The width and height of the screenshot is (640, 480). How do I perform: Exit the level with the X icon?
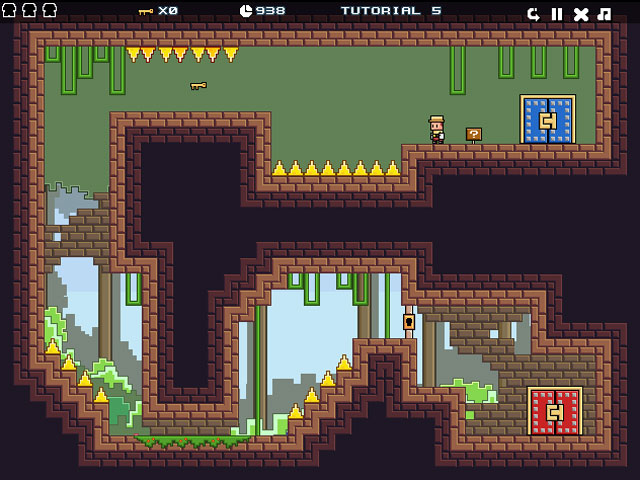tap(581, 14)
